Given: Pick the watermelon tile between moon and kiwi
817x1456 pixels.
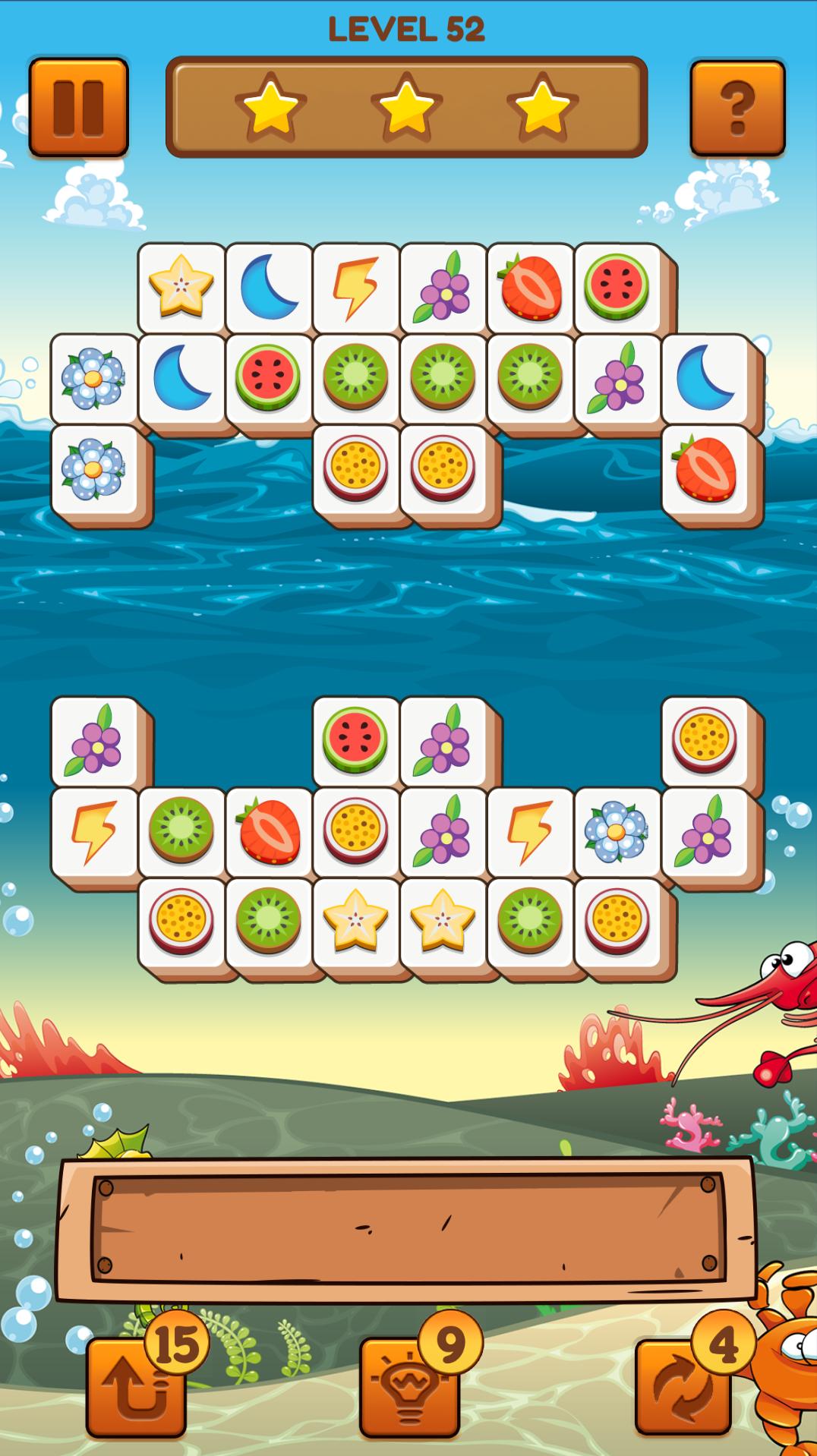Looking at the screenshot, I should point(269,377).
